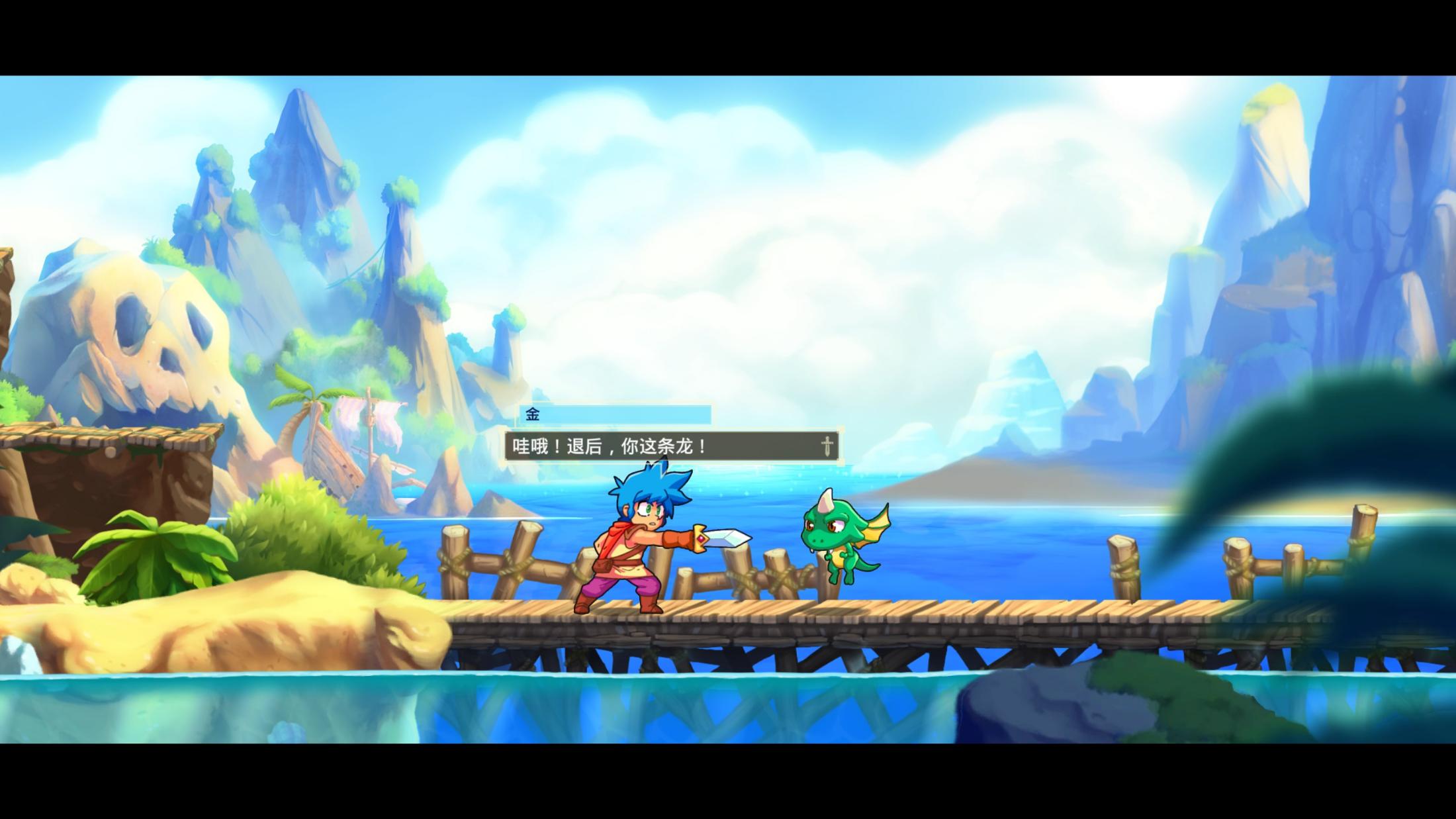Viewport: 1456px width, 819px height.
Task: Click the sword icon to continue dialogue
Action: tap(827, 446)
